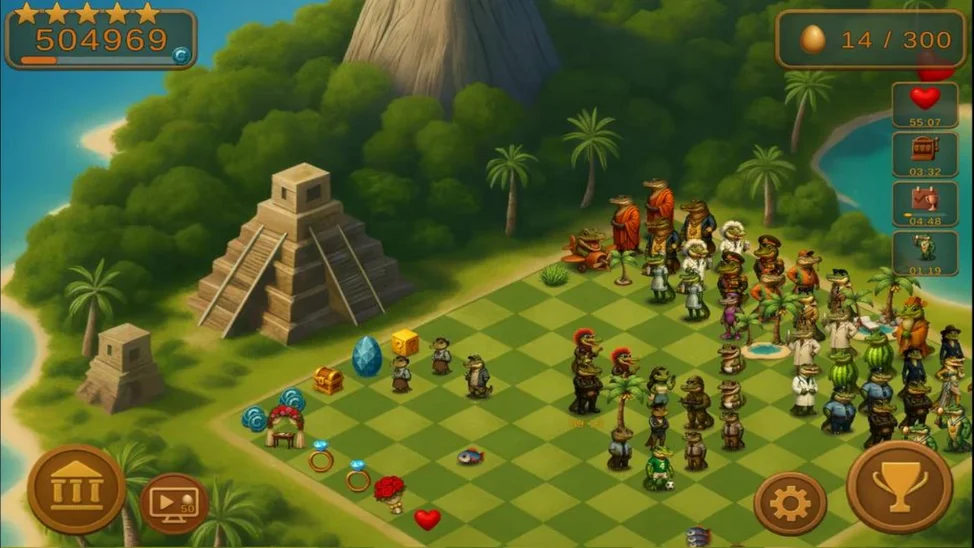This screenshot has width=974, height=548.
Task: Select the blue crystal egg on the board
Action: click(367, 357)
